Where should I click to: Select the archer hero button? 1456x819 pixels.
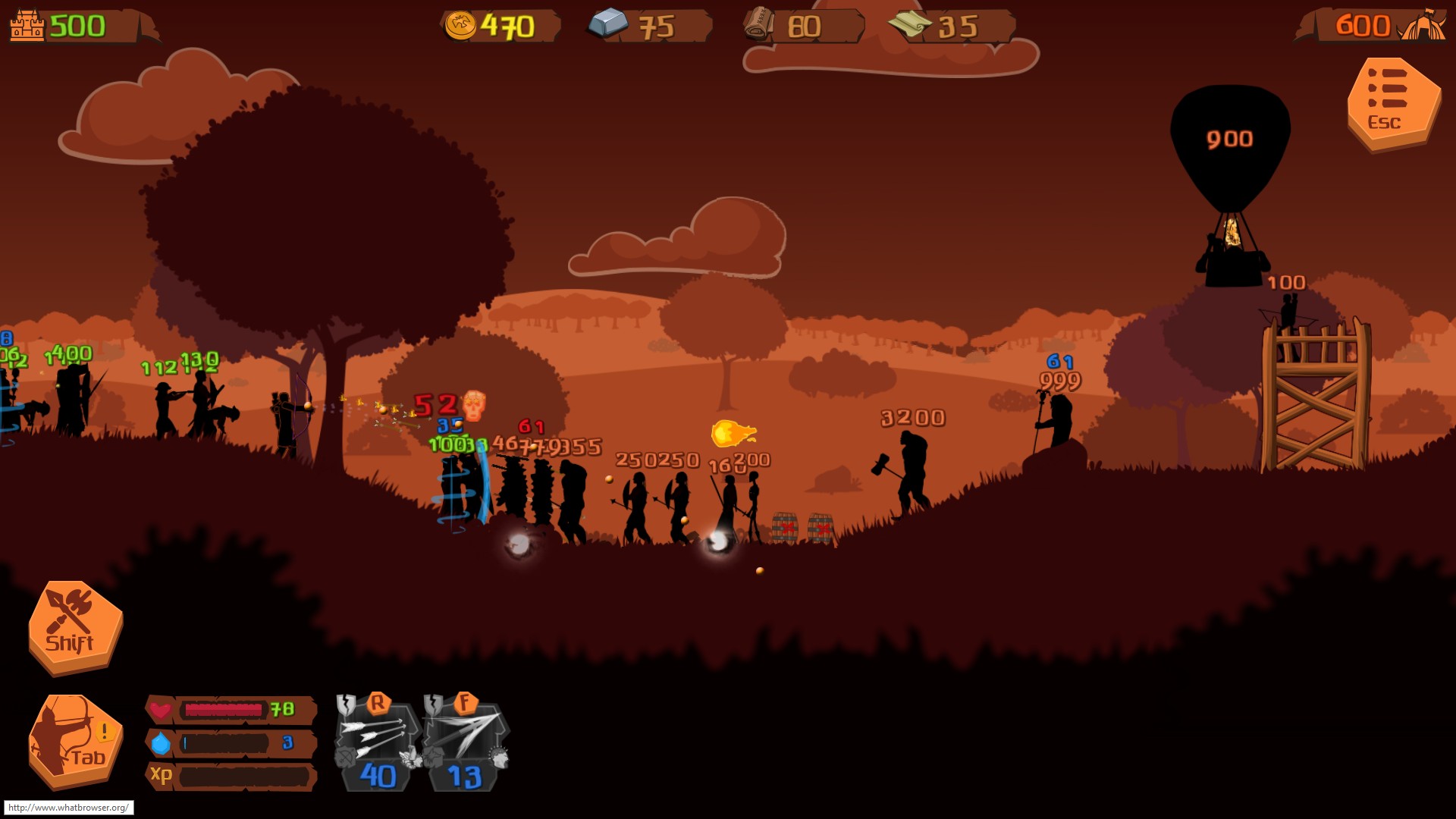74,741
